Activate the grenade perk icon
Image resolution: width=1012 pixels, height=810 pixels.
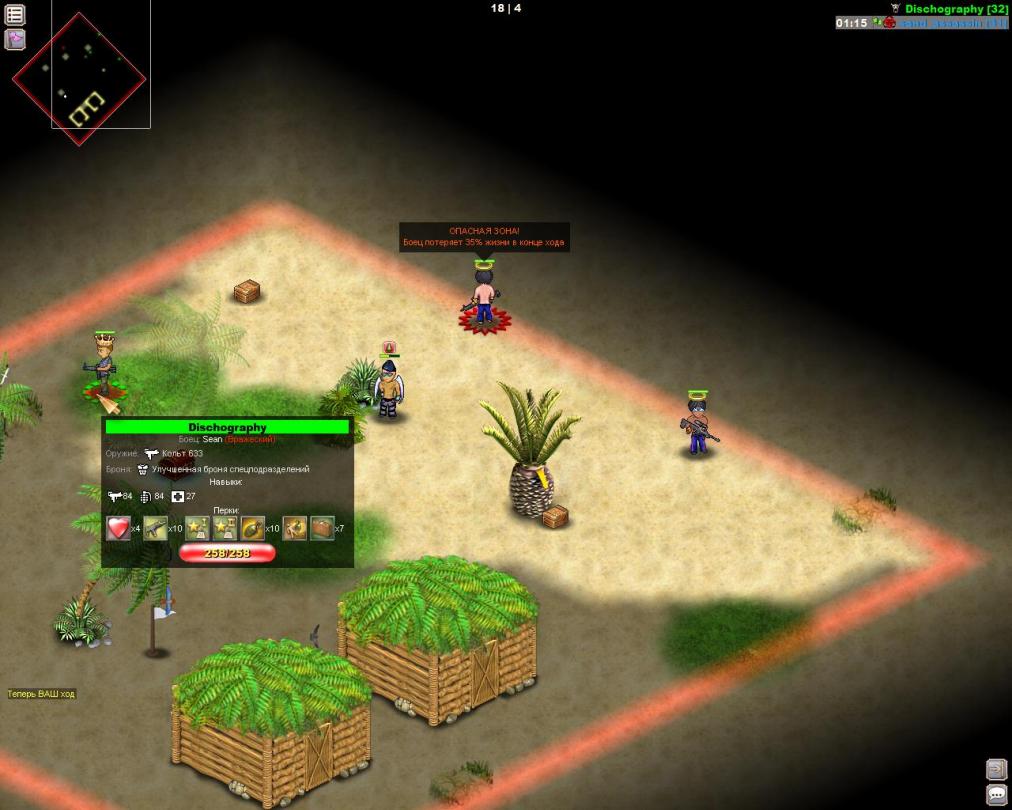253,527
